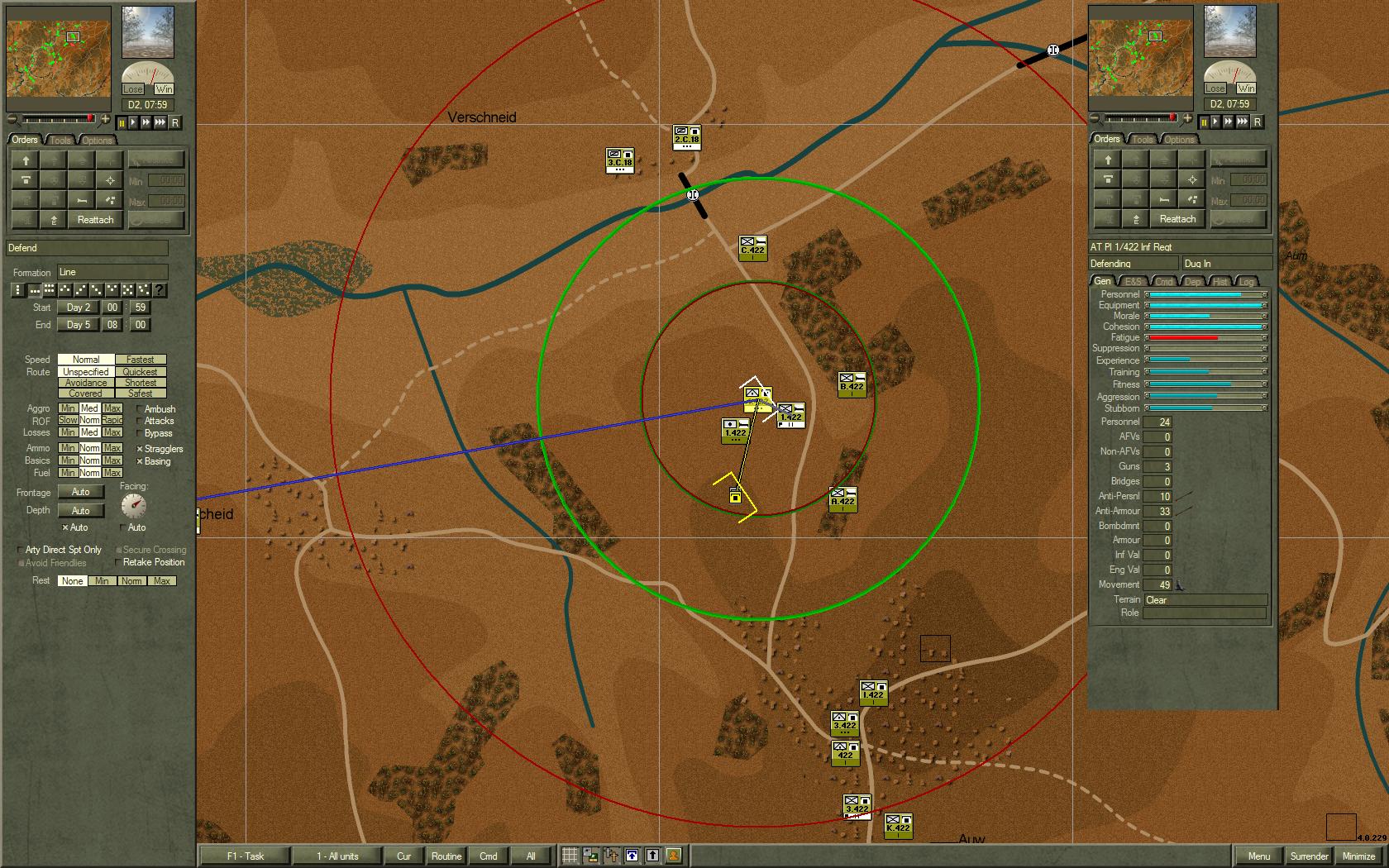Screen dimensions: 1389x868
Task: Open the Day 2 start day selector
Action: [77, 308]
